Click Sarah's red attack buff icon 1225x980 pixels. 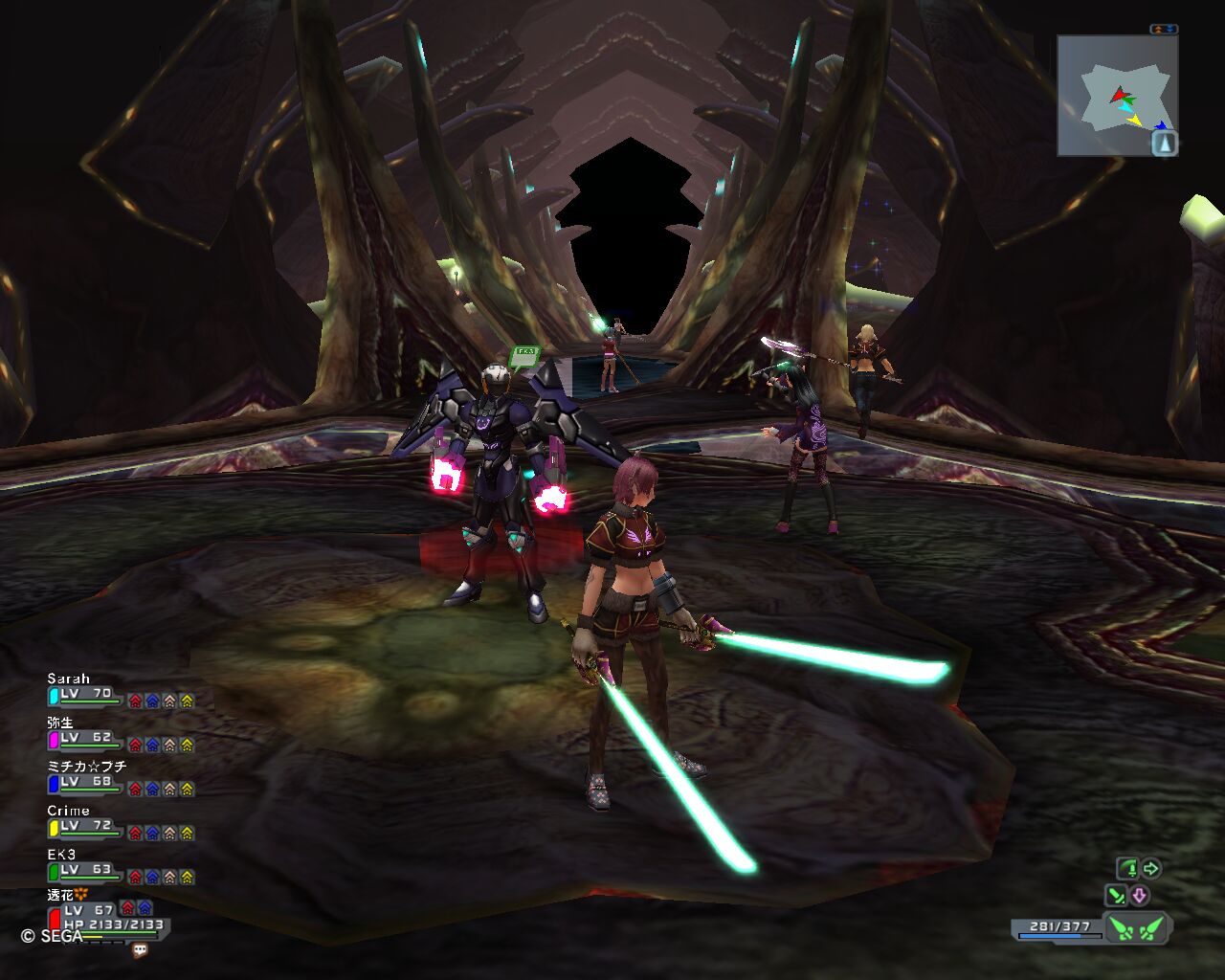pos(135,701)
